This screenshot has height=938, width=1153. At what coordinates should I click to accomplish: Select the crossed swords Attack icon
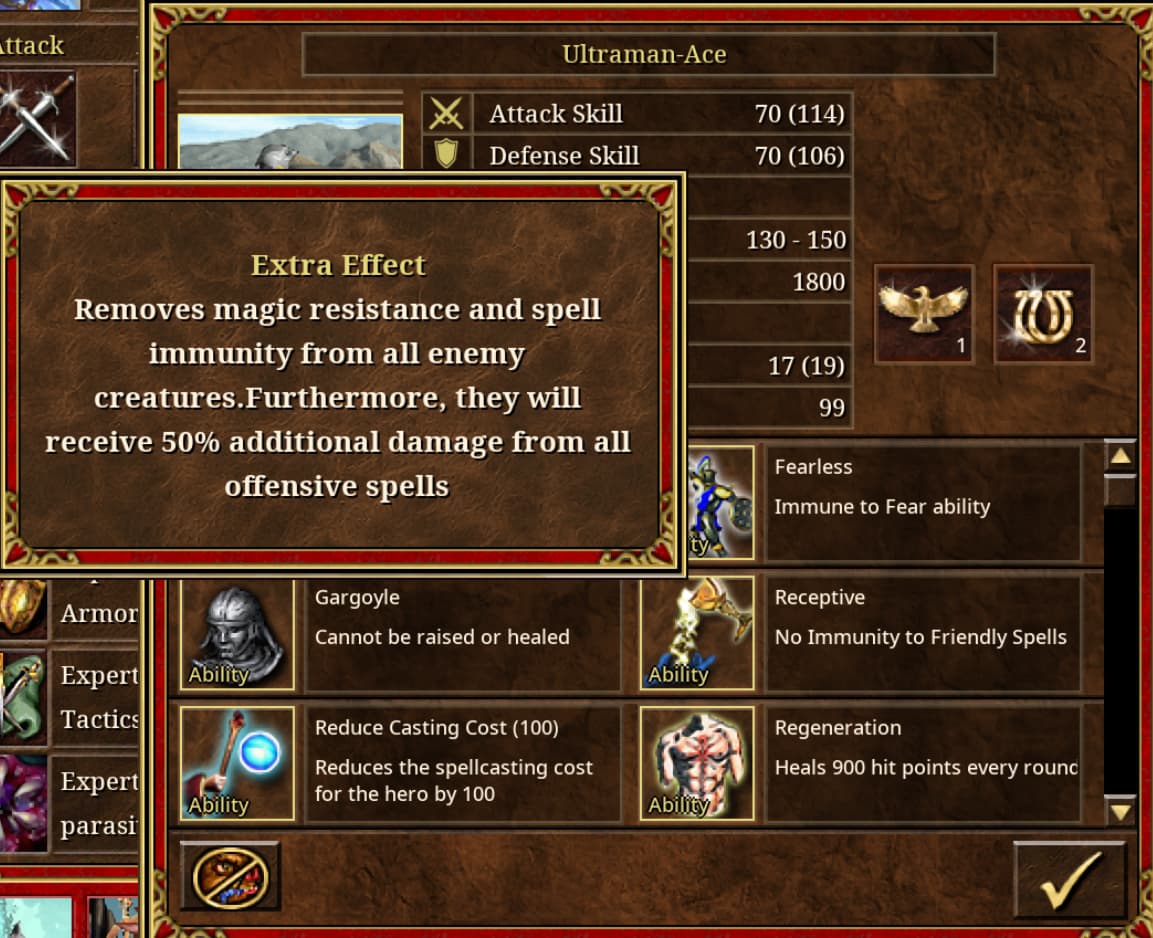36,115
